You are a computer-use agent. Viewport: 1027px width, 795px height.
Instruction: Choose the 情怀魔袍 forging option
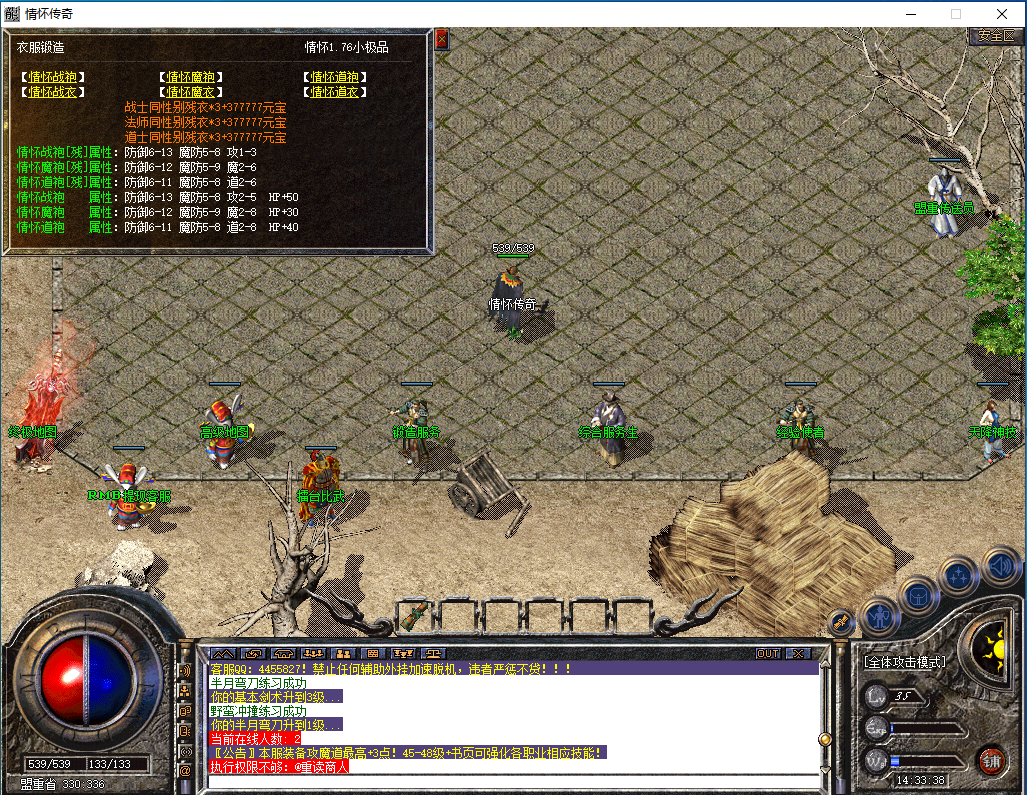coord(193,77)
